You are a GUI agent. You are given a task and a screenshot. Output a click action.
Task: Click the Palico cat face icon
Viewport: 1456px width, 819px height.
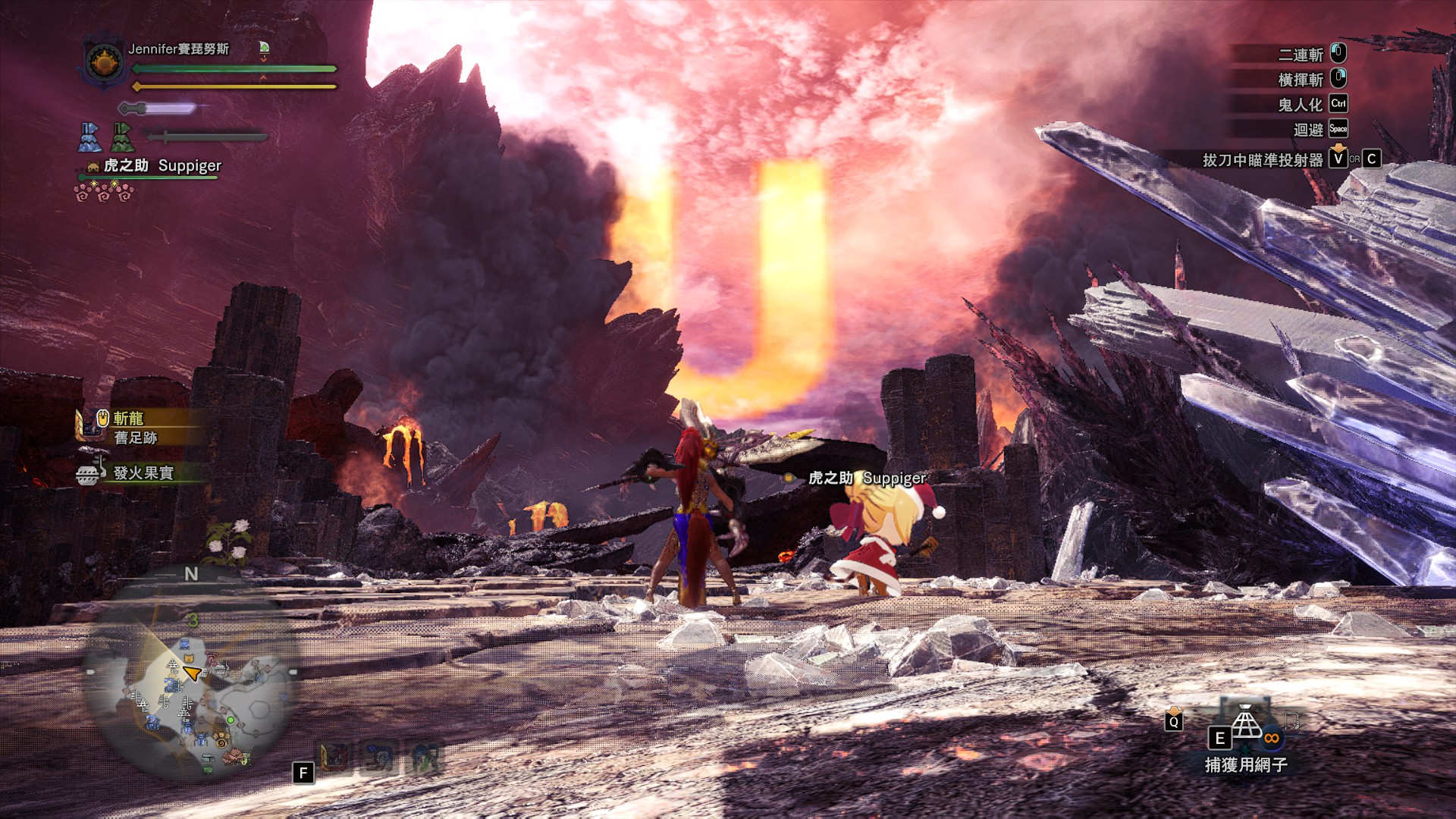(x=93, y=166)
